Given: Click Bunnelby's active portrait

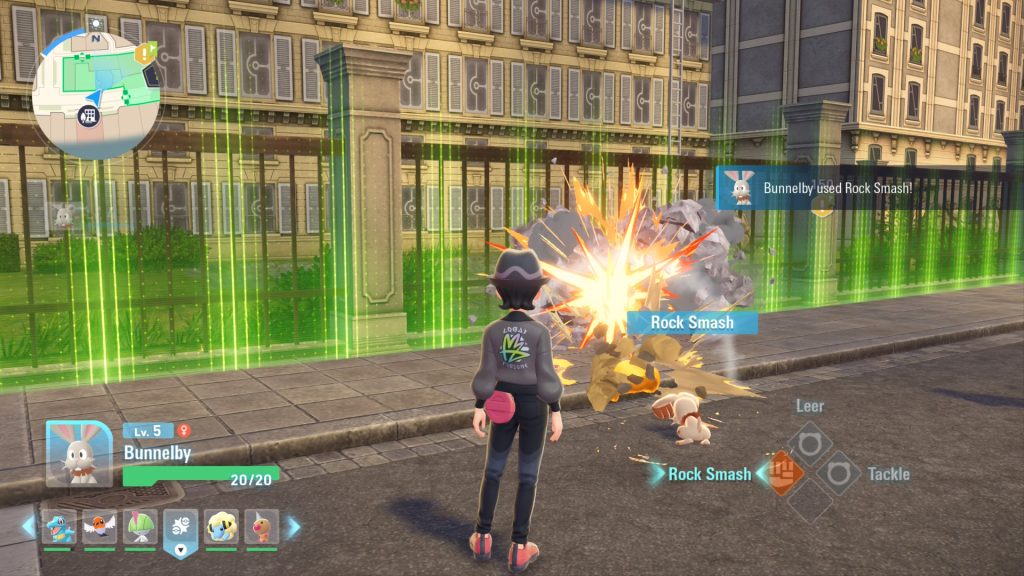Looking at the screenshot, I should [x=79, y=453].
